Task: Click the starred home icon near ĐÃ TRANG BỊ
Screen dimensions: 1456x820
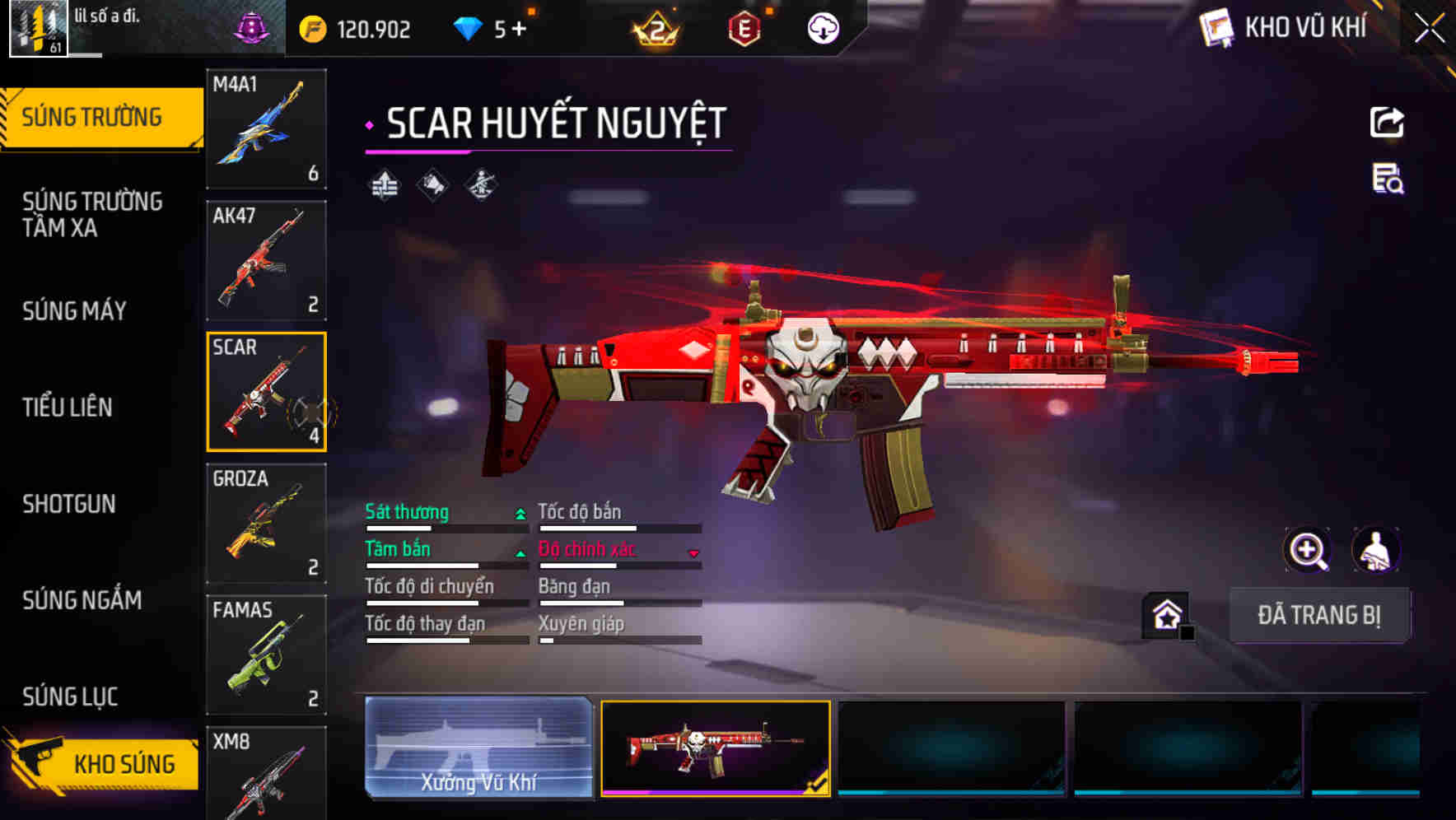Action: coord(1165,614)
